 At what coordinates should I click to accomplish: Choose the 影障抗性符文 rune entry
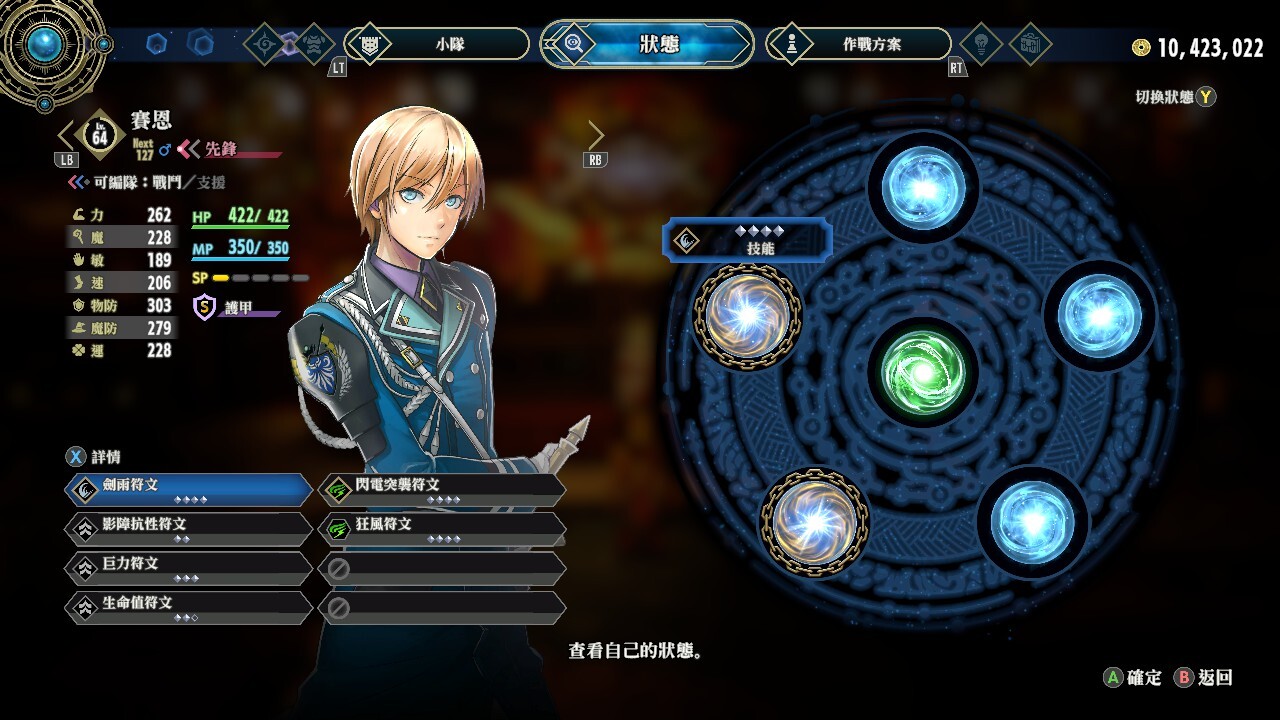190,528
